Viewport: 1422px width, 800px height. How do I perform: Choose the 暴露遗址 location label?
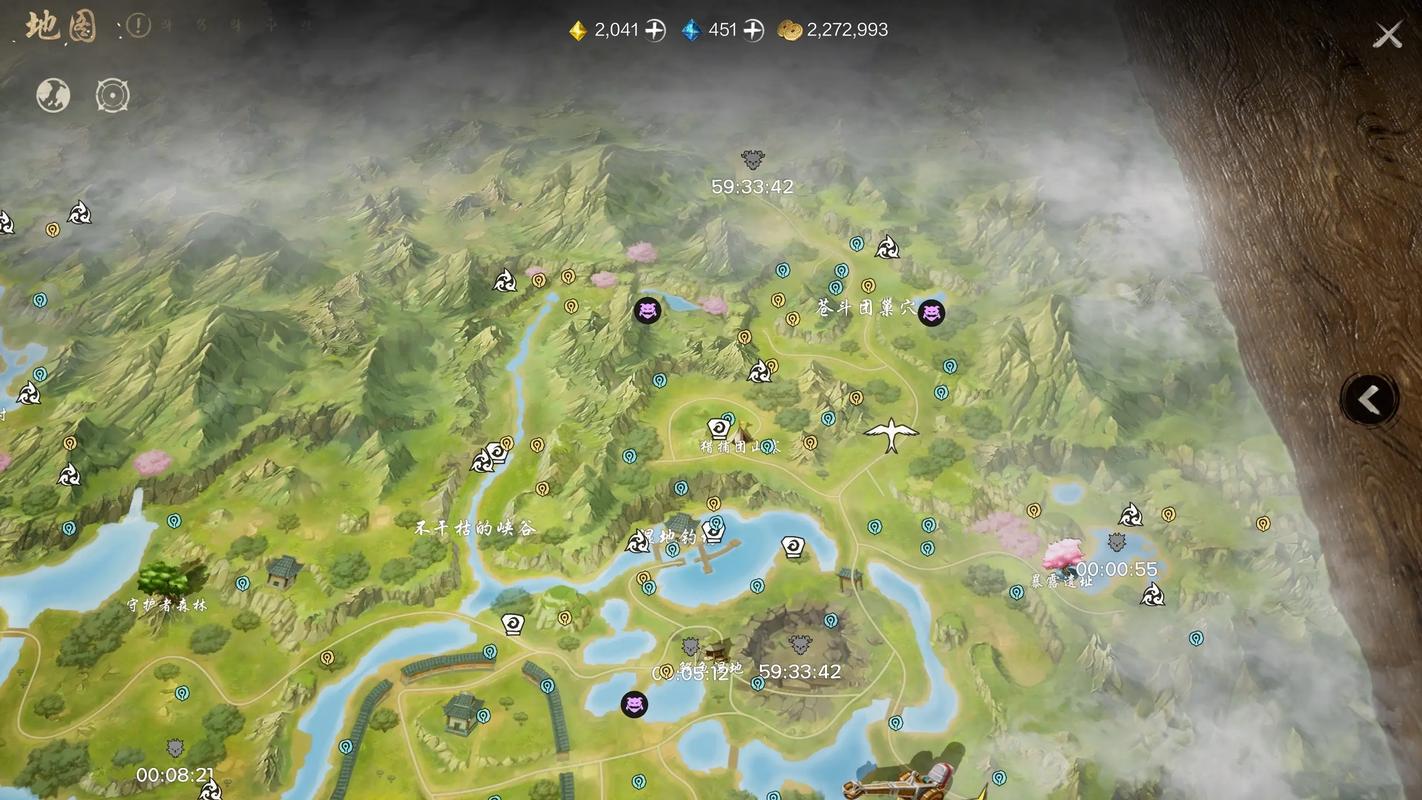coord(1062,580)
